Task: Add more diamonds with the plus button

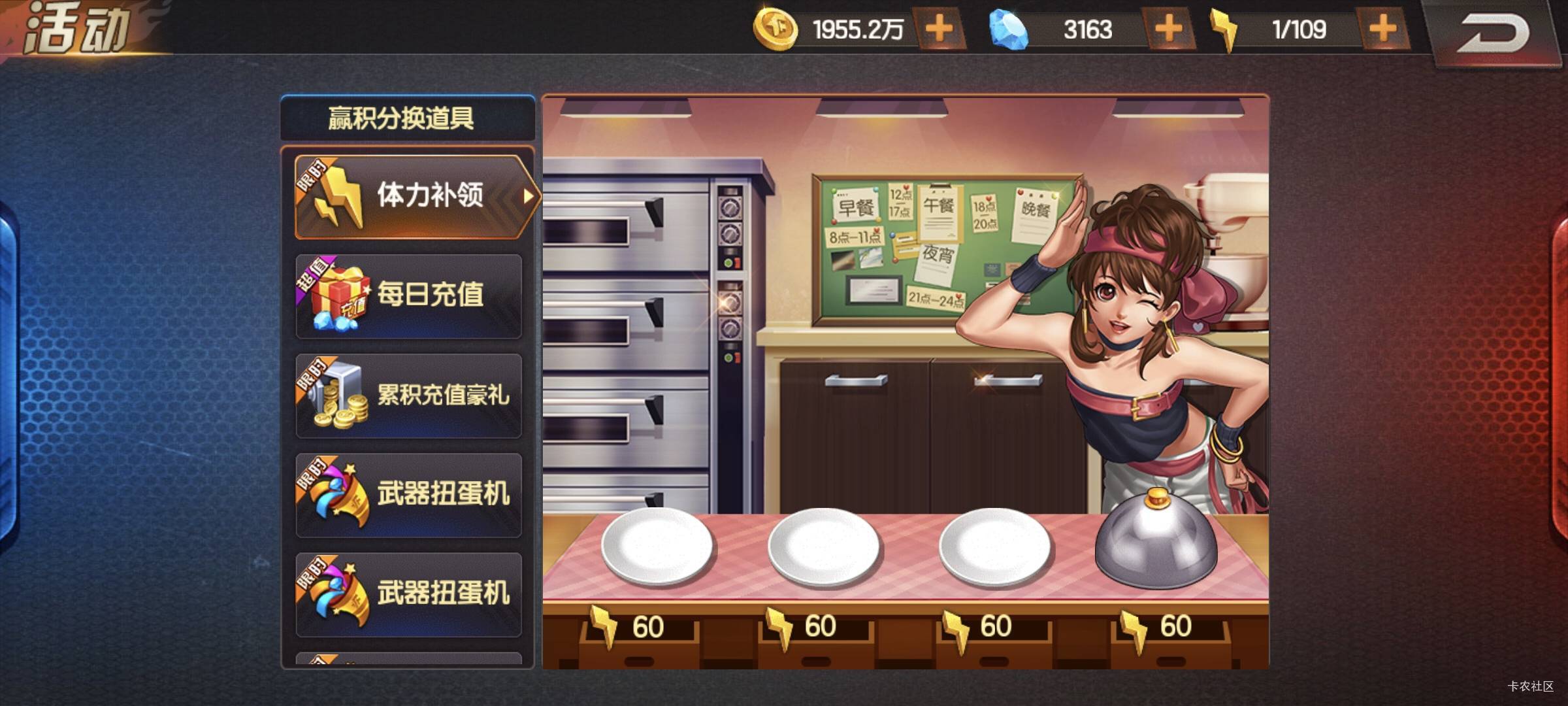Action: pos(1168,29)
